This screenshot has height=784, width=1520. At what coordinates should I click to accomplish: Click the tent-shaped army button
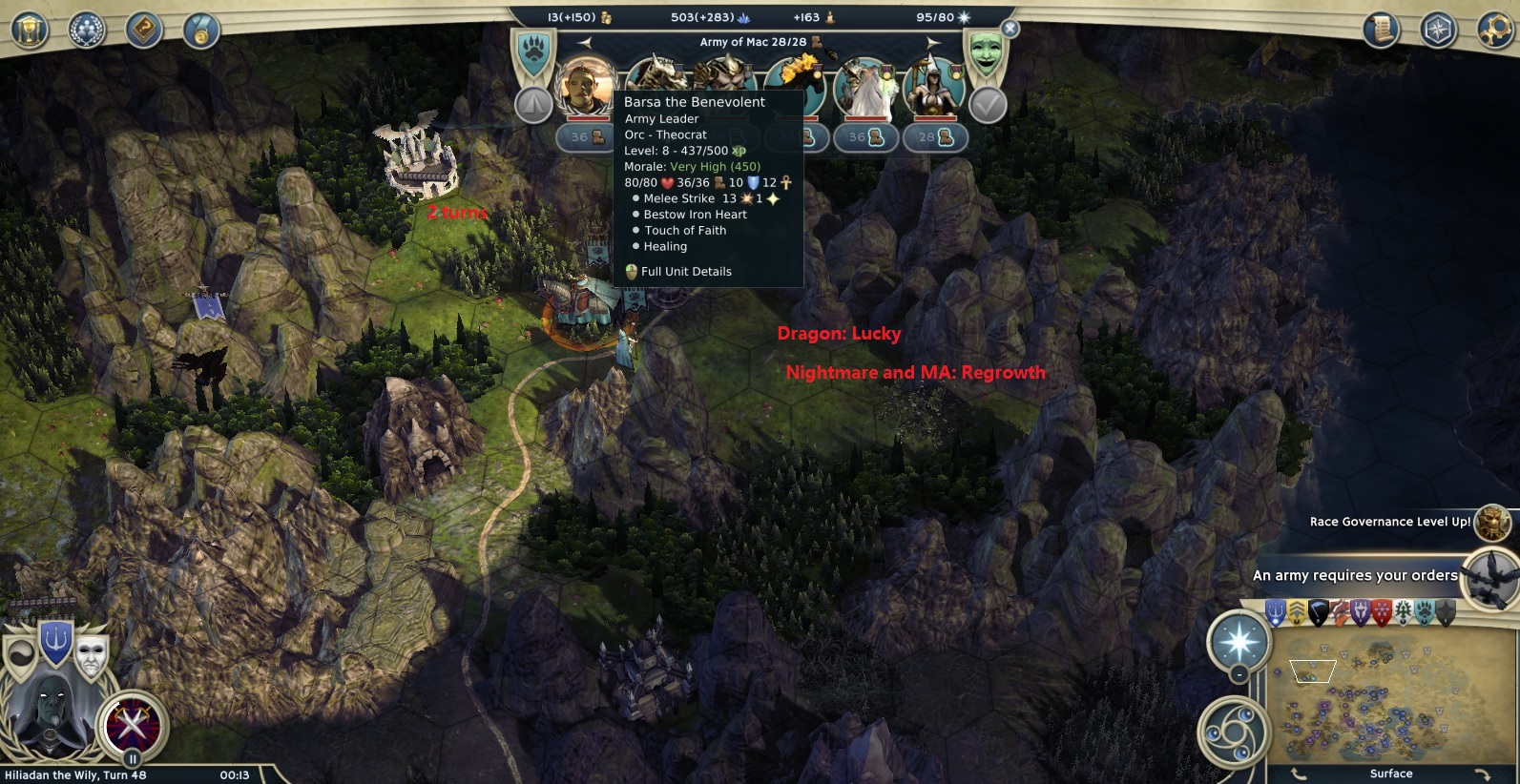point(533,105)
